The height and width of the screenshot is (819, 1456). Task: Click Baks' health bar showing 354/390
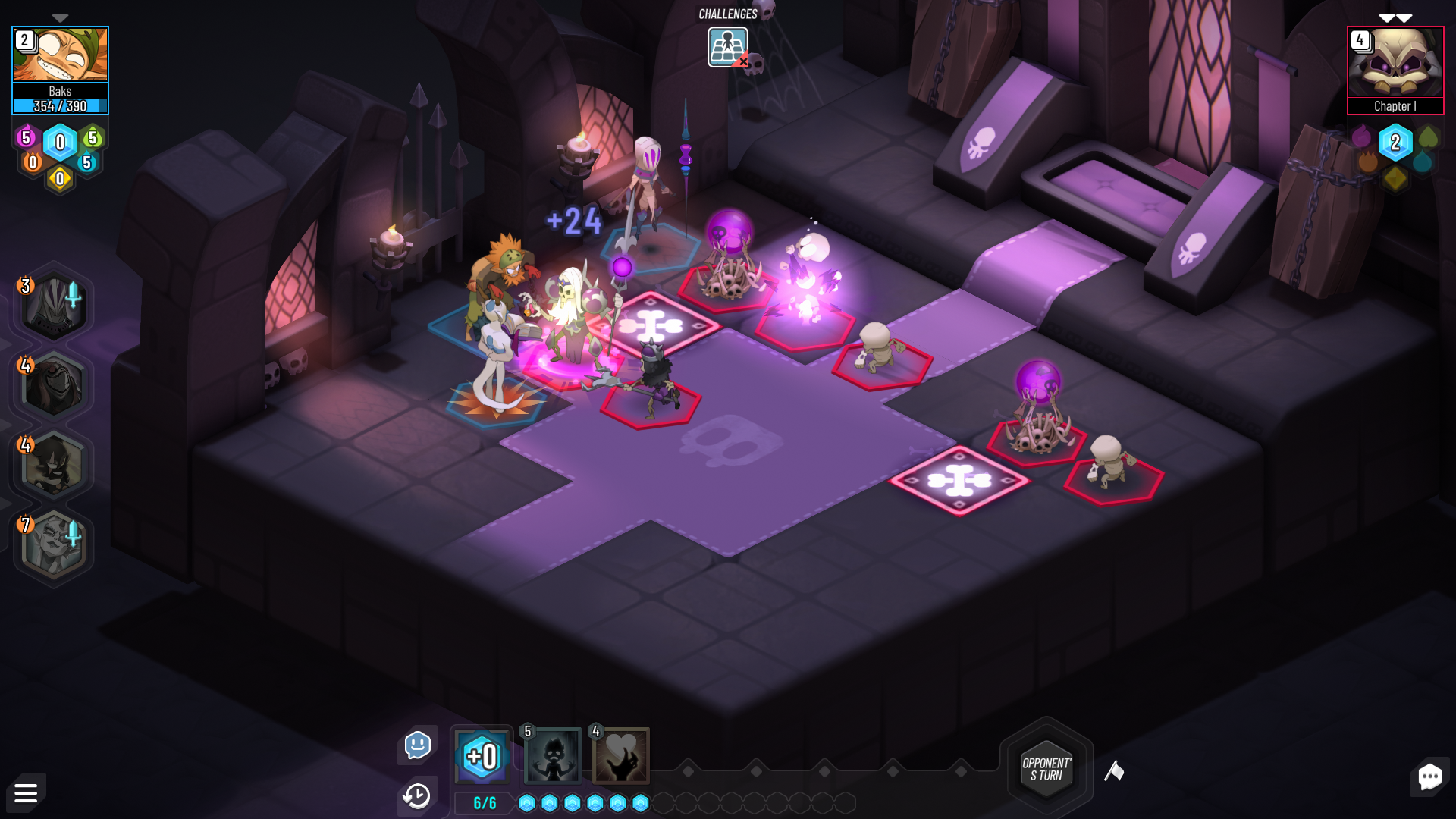coord(60,106)
